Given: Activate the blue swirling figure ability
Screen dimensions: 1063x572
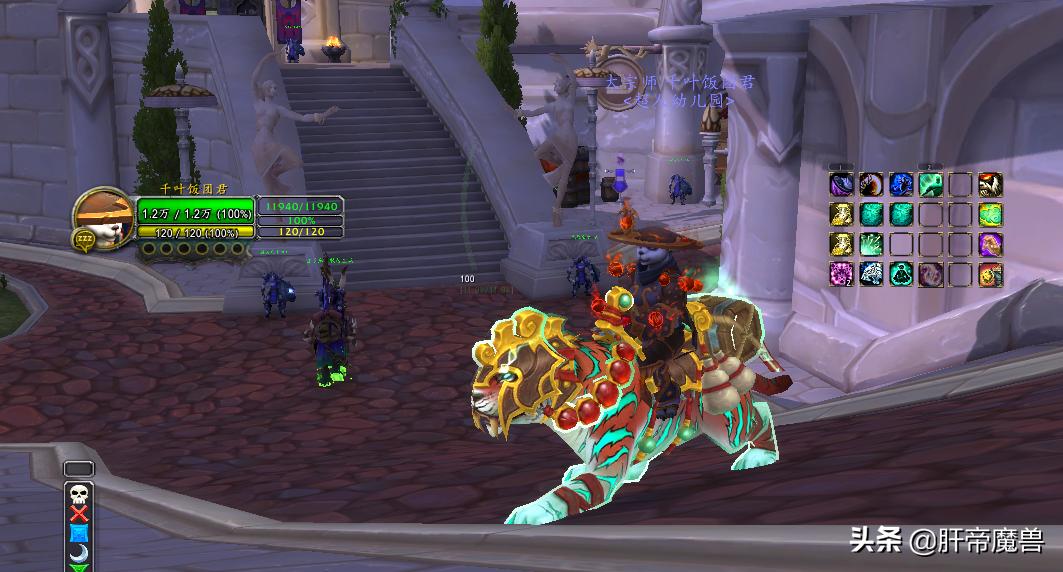Looking at the screenshot, I should point(901,185).
